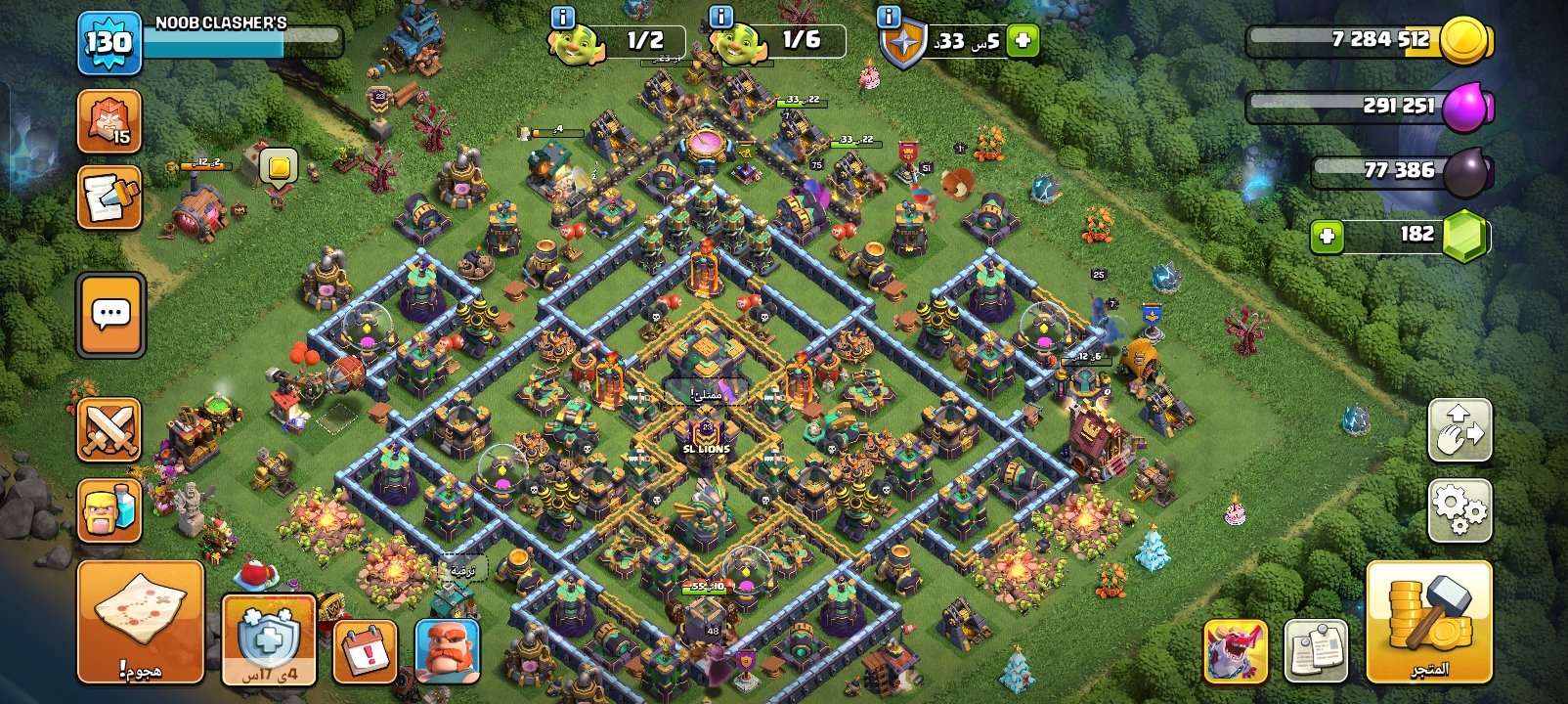Open the calendar events button
1568x704 pixels.
[x=366, y=650]
